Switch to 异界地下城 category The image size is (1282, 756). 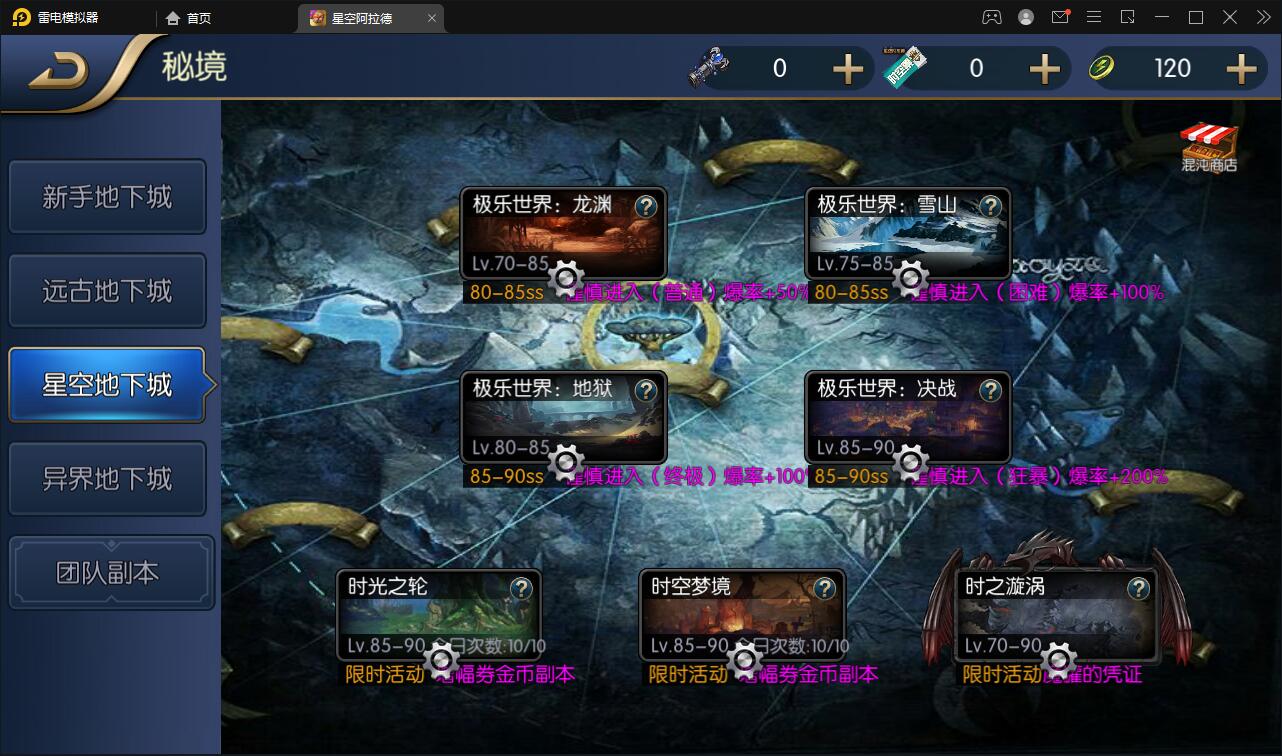point(107,478)
